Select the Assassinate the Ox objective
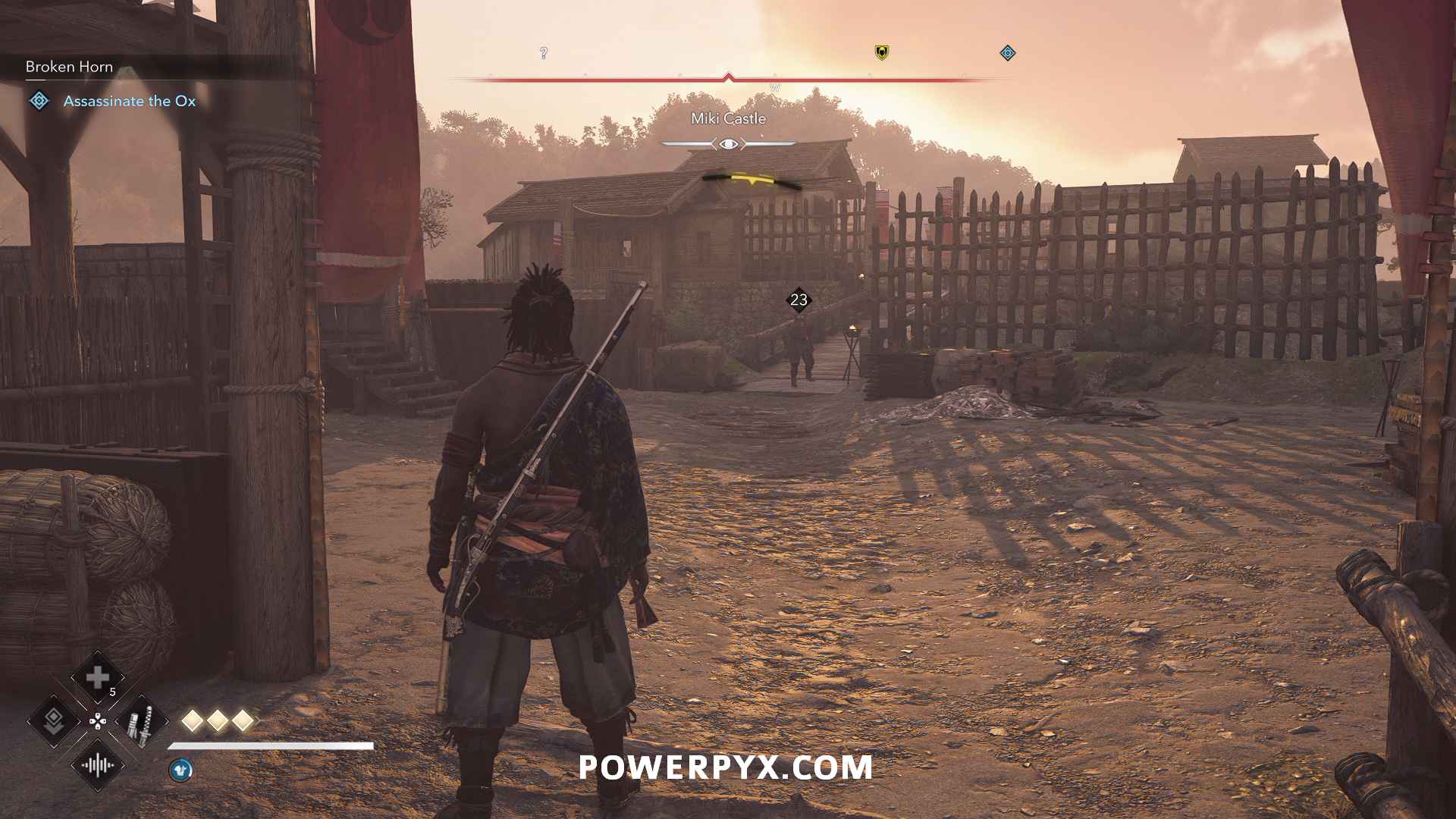The height and width of the screenshot is (819, 1456). [129, 101]
